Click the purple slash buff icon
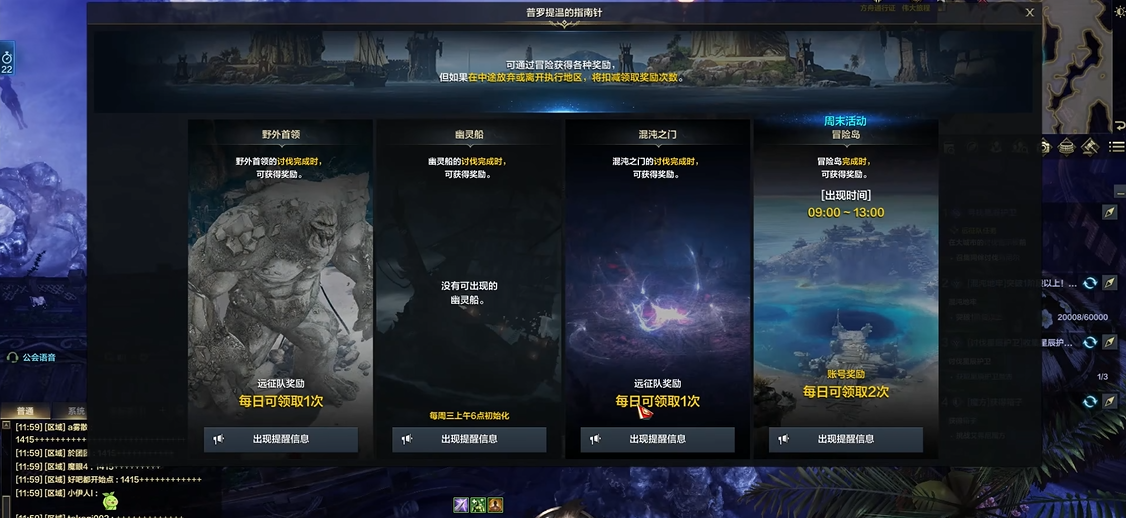The image size is (1126, 518). point(461,505)
